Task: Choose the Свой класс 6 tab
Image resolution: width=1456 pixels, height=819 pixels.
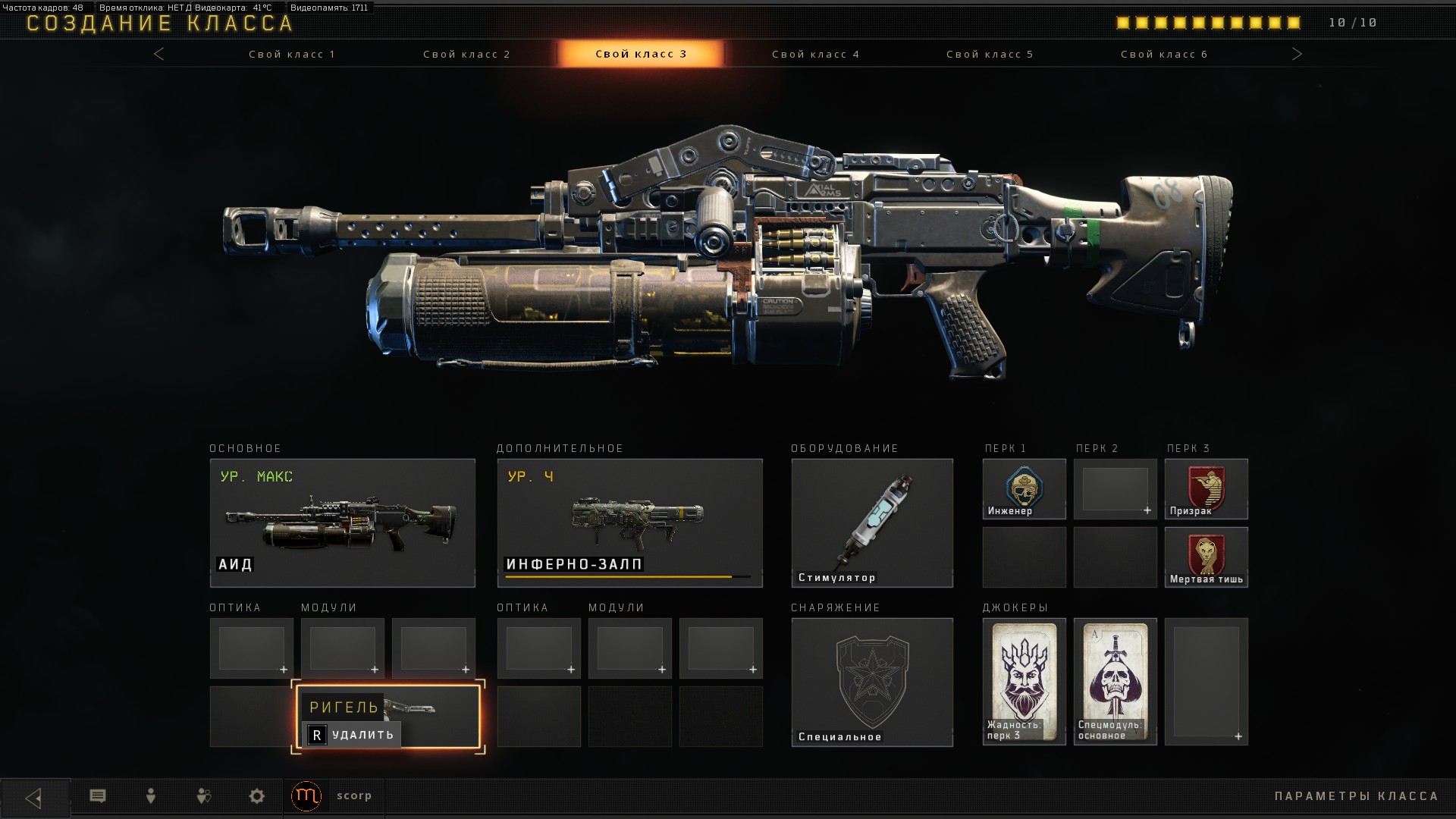Action: pyautogui.click(x=1164, y=55)
